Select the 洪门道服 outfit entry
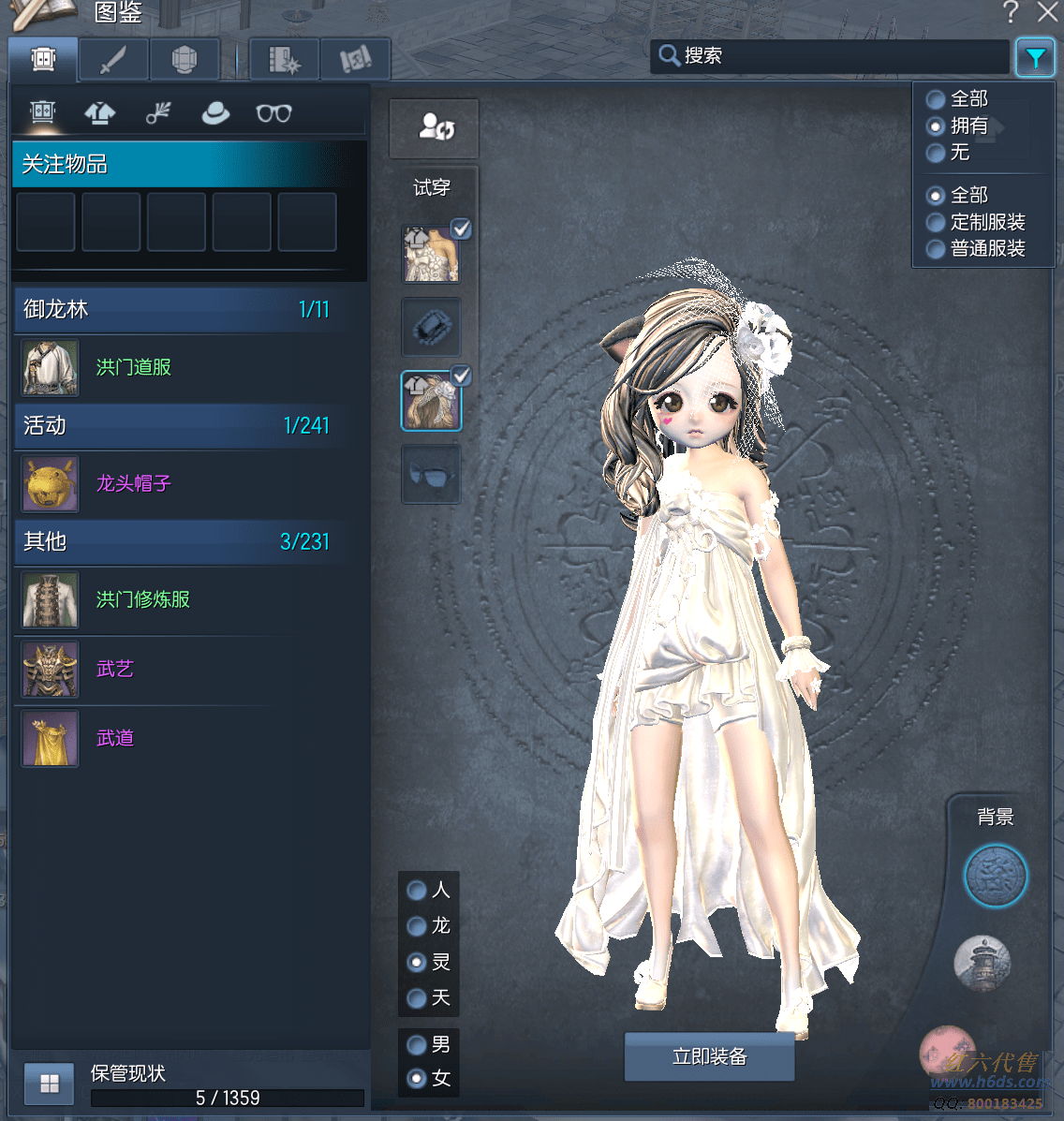This screenshot has height=1121, width=1064. (x=134, y=367)
